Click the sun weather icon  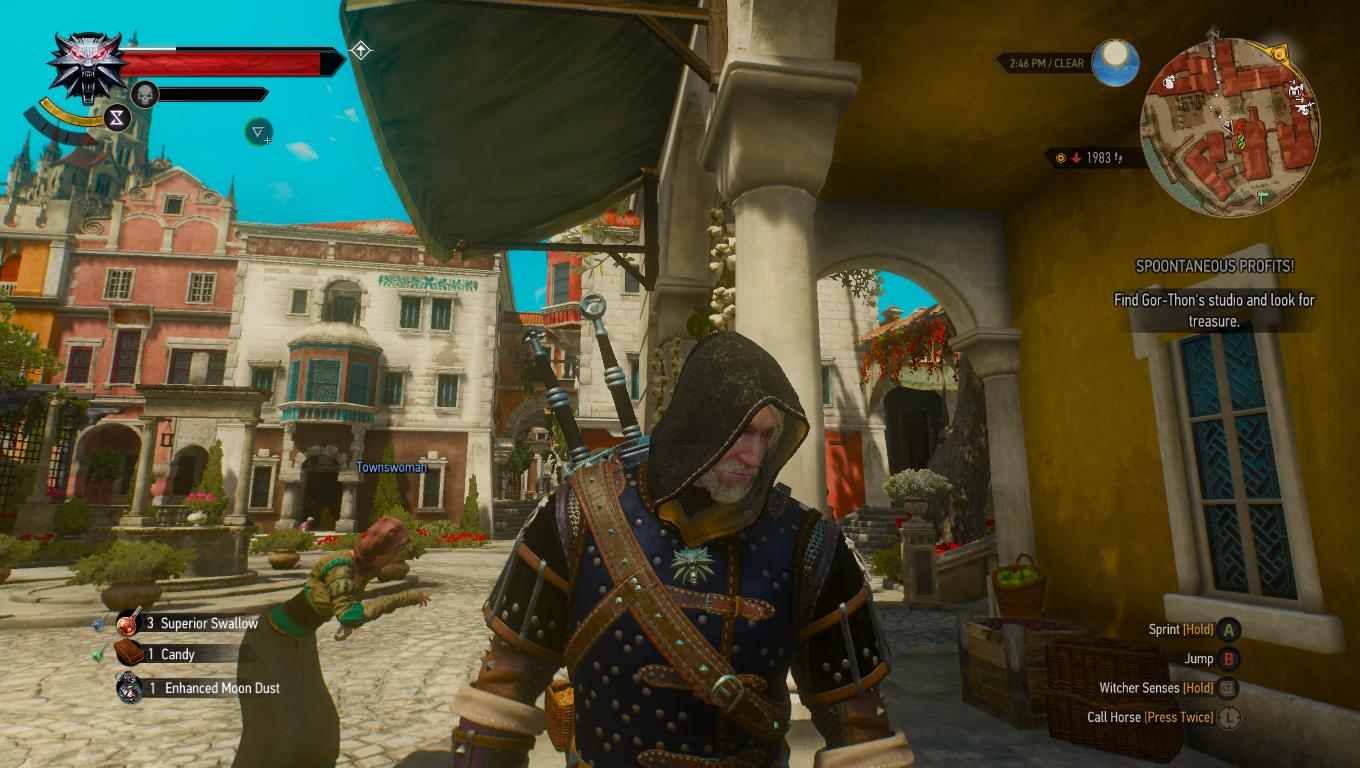pos(1115,60)
